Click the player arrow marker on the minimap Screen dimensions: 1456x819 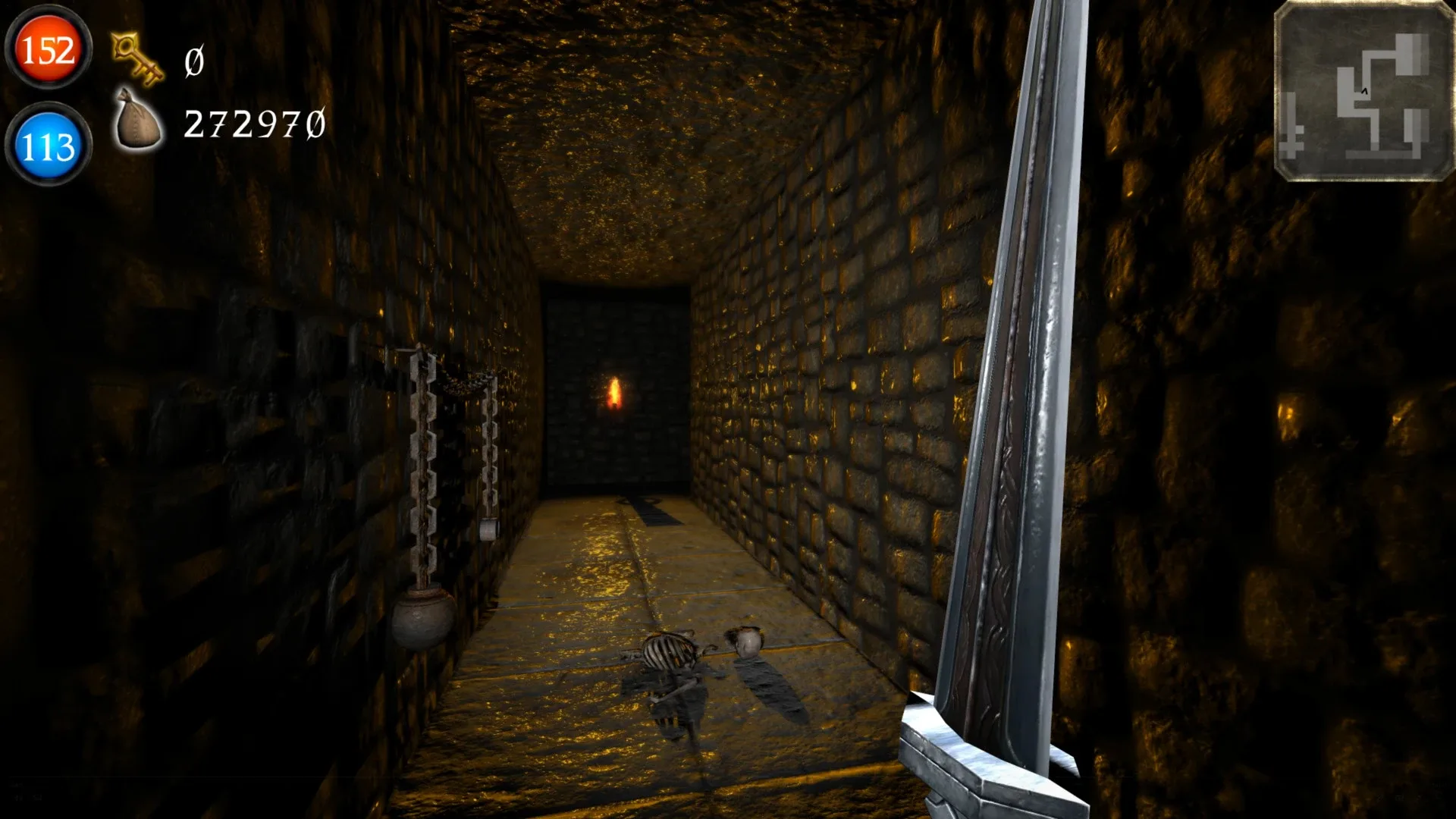[1364, 91]
